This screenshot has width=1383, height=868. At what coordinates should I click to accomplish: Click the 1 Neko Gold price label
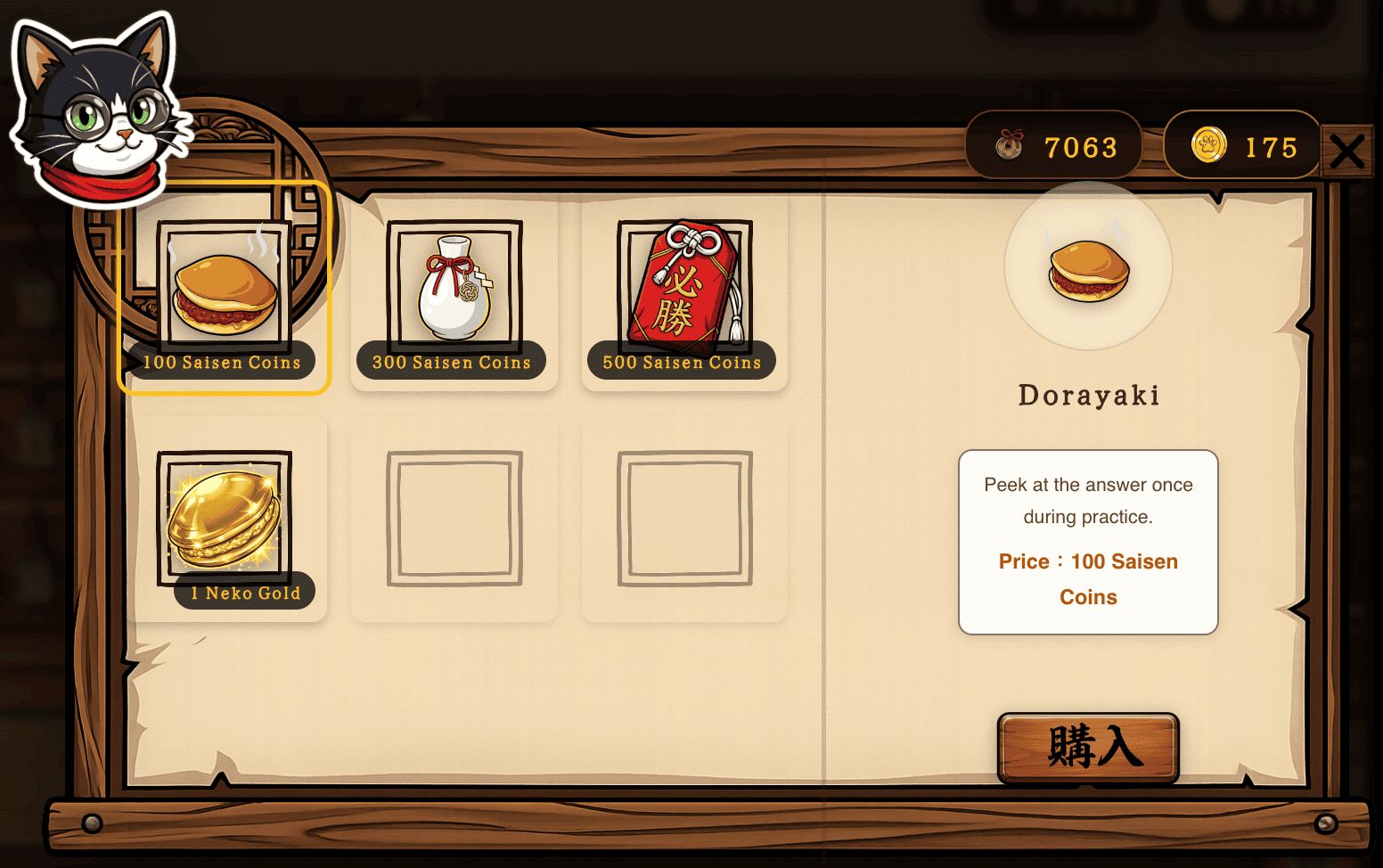tap(245, 591)
